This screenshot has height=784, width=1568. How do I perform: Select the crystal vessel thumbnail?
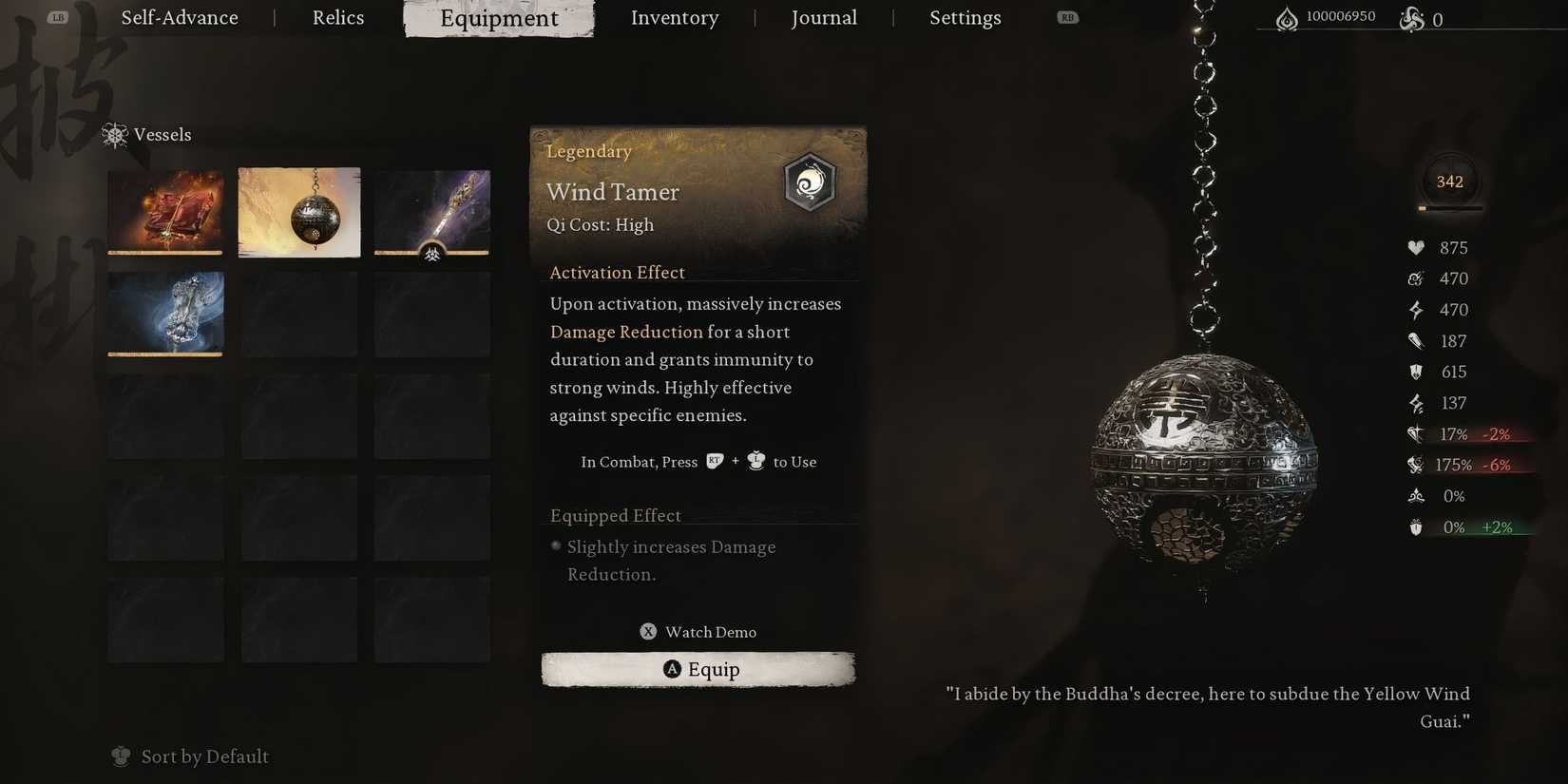165,314
